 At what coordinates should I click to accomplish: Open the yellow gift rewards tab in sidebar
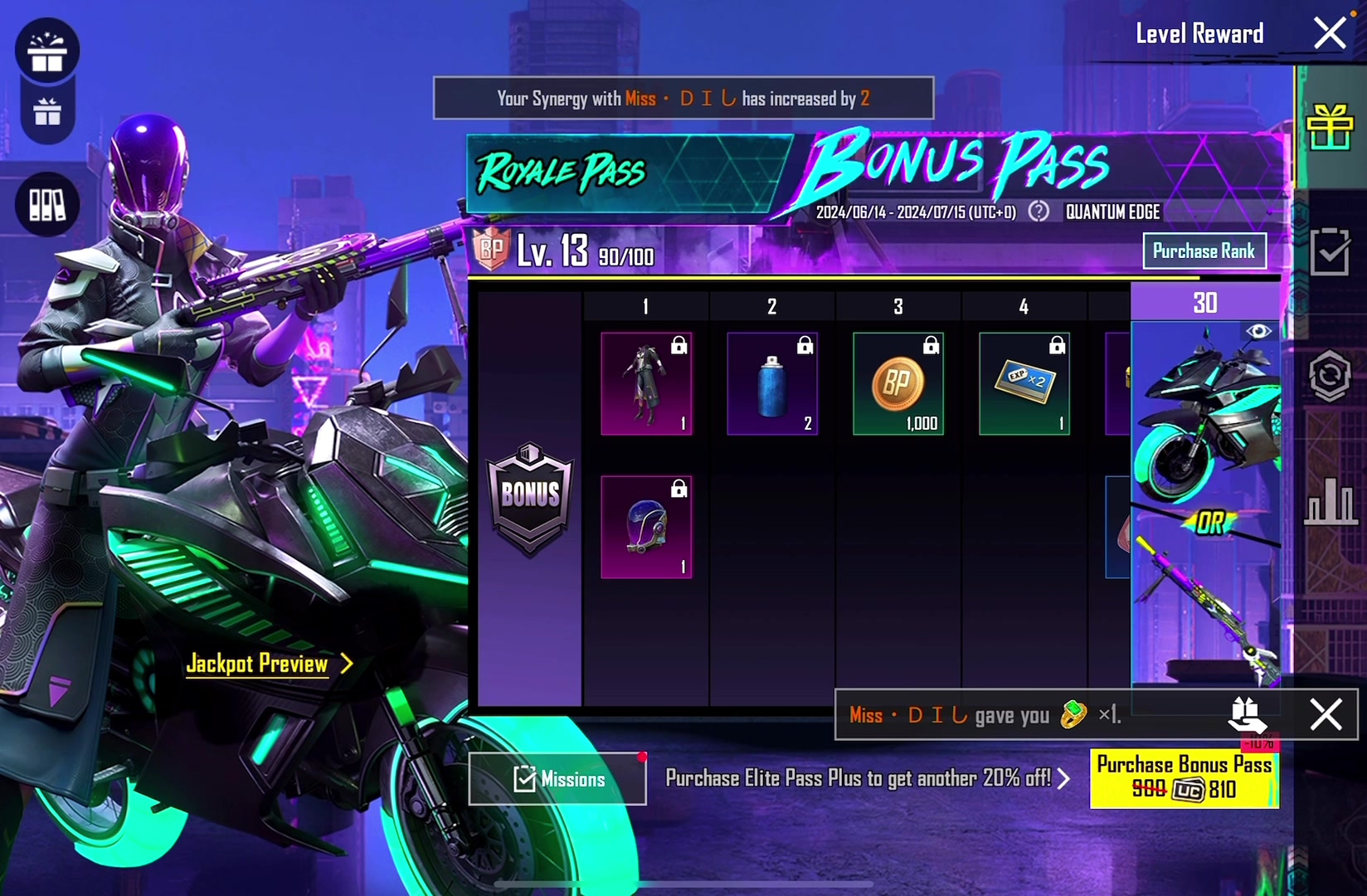(1330, 129)
